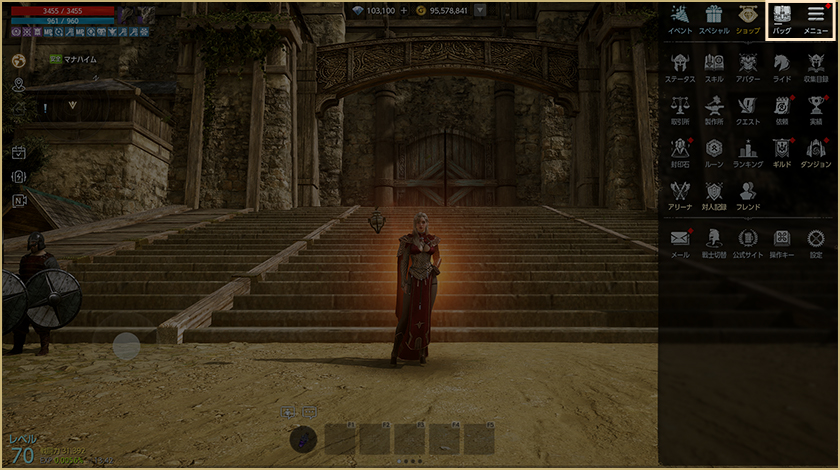Open the アバター (Avatar) menu

[747, 65]
